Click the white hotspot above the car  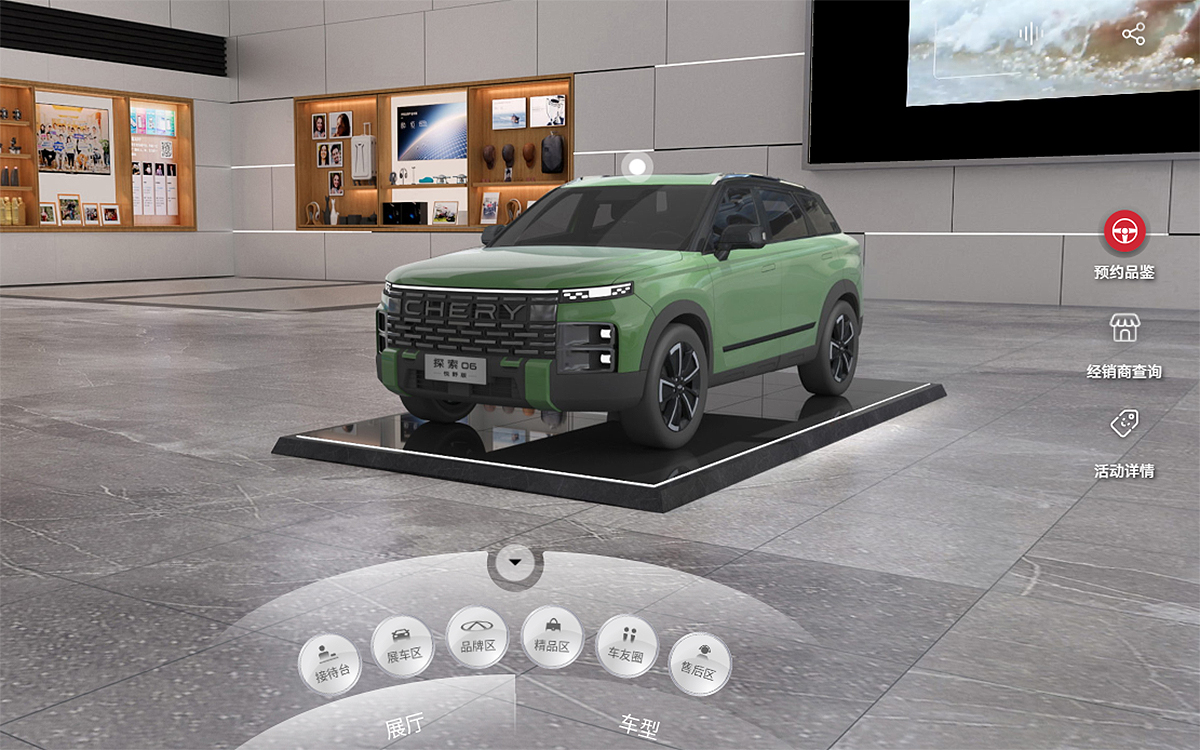click(636, 165)
